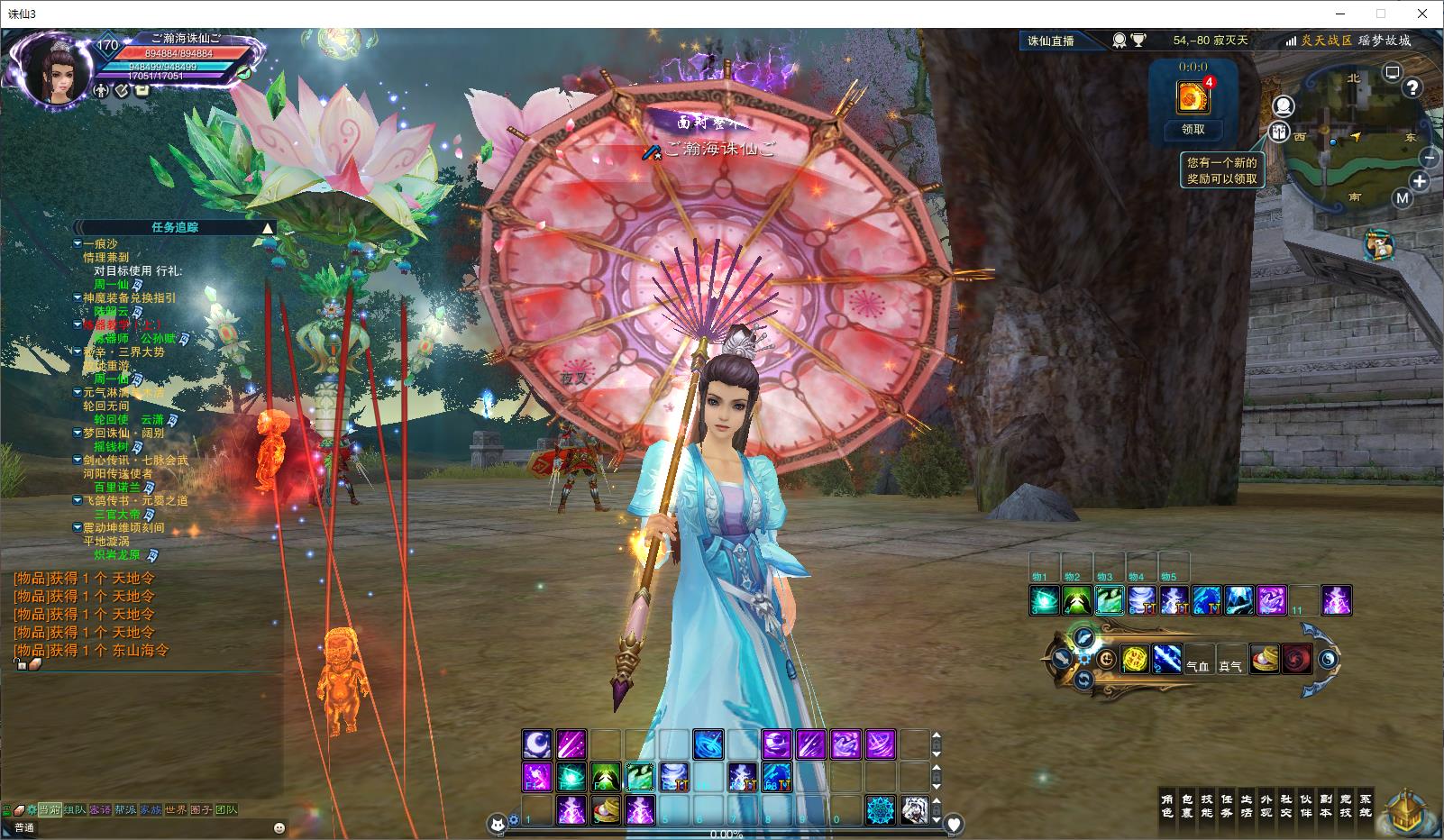Use the 气血 health potion slot

point(1197,664)
